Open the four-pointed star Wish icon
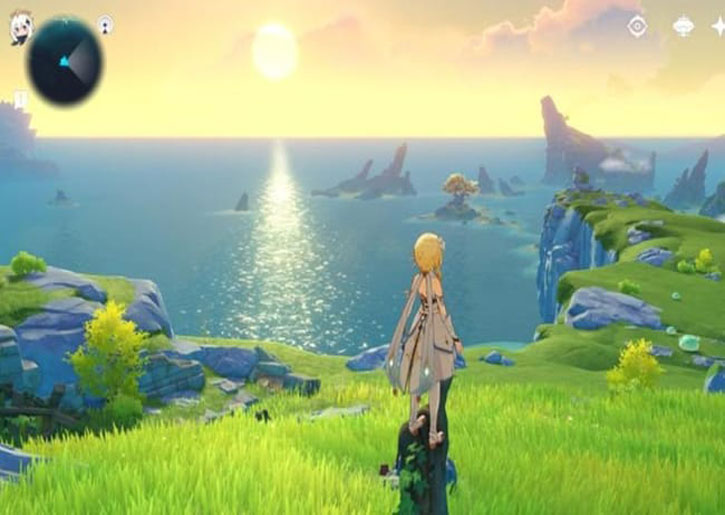 (718, 26)
